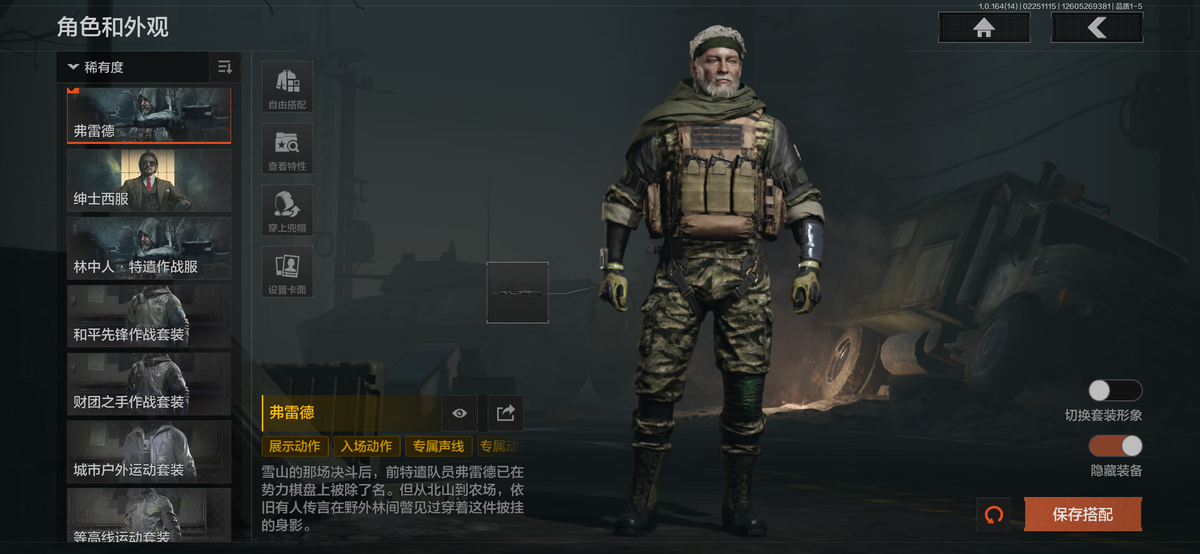This screenshot has width=1200, height=554.
Task: Click 穿上兜帽 to put on hood
Action: click(287, 211)
